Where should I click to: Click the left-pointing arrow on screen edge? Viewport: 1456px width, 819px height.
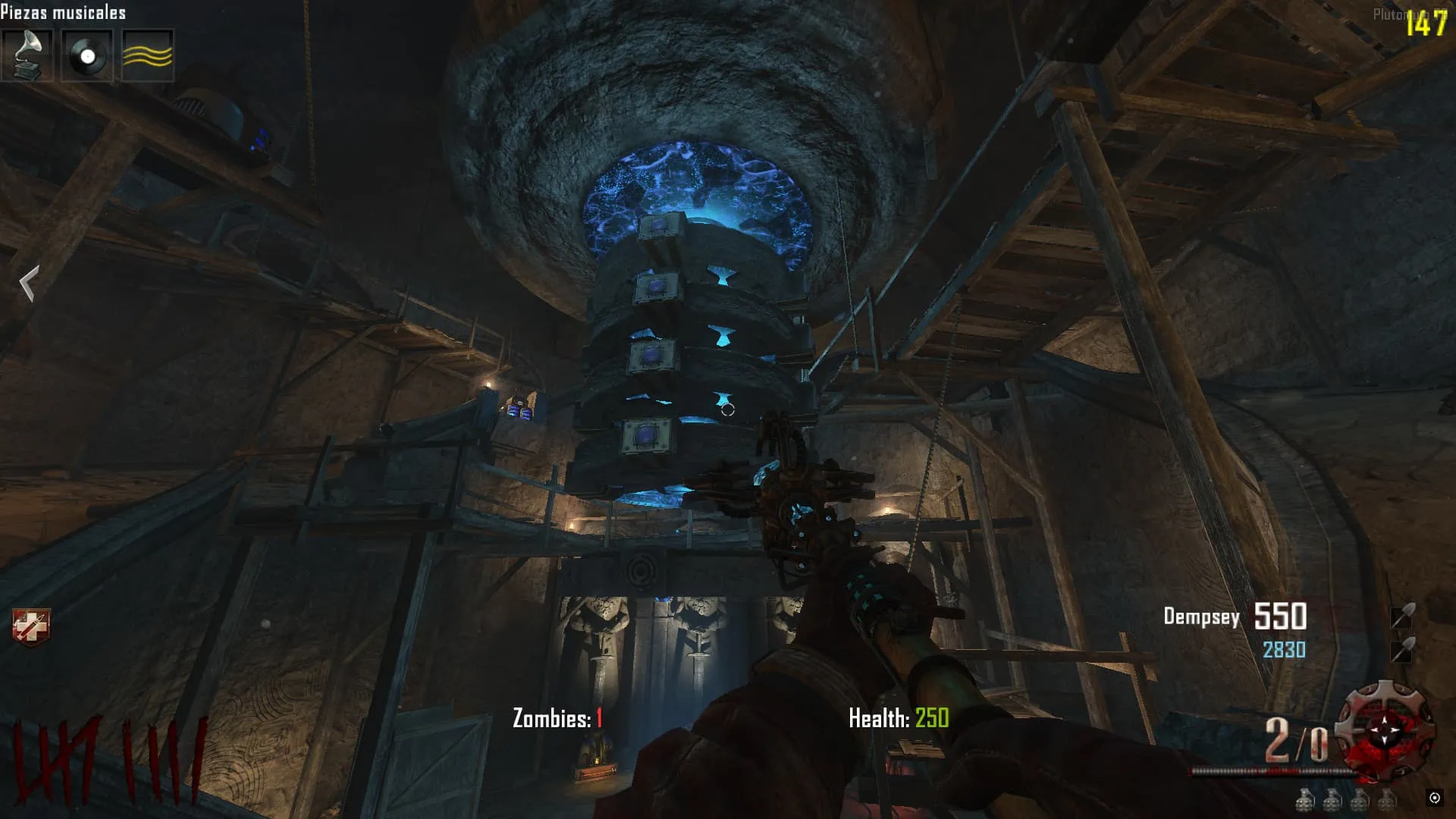point(29,284)
